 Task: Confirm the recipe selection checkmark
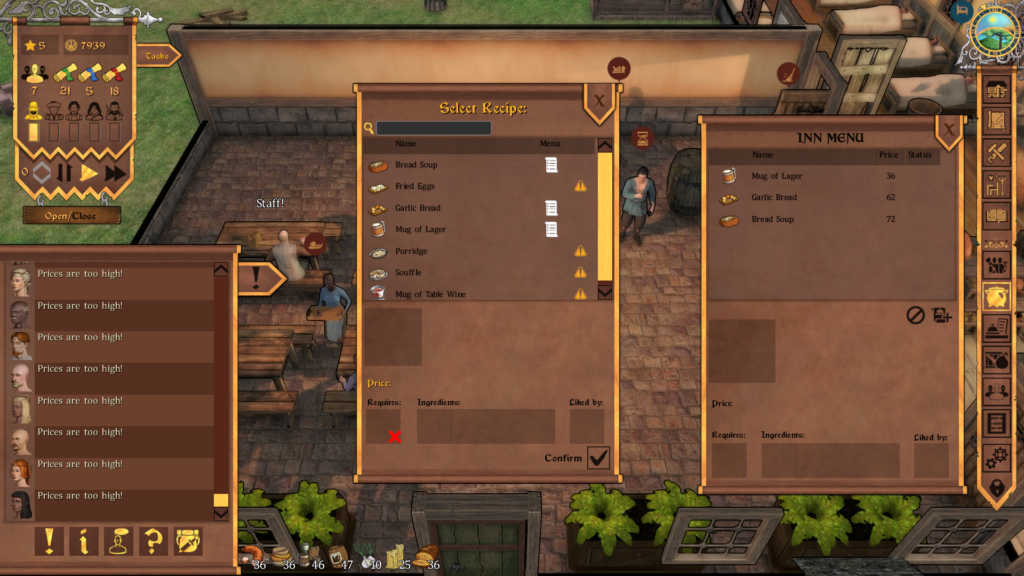(598, 458)
